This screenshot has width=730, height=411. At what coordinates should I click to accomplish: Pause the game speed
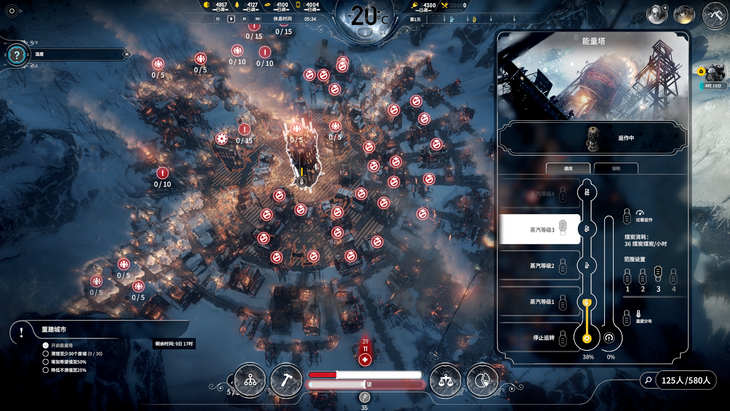[218, 19]
